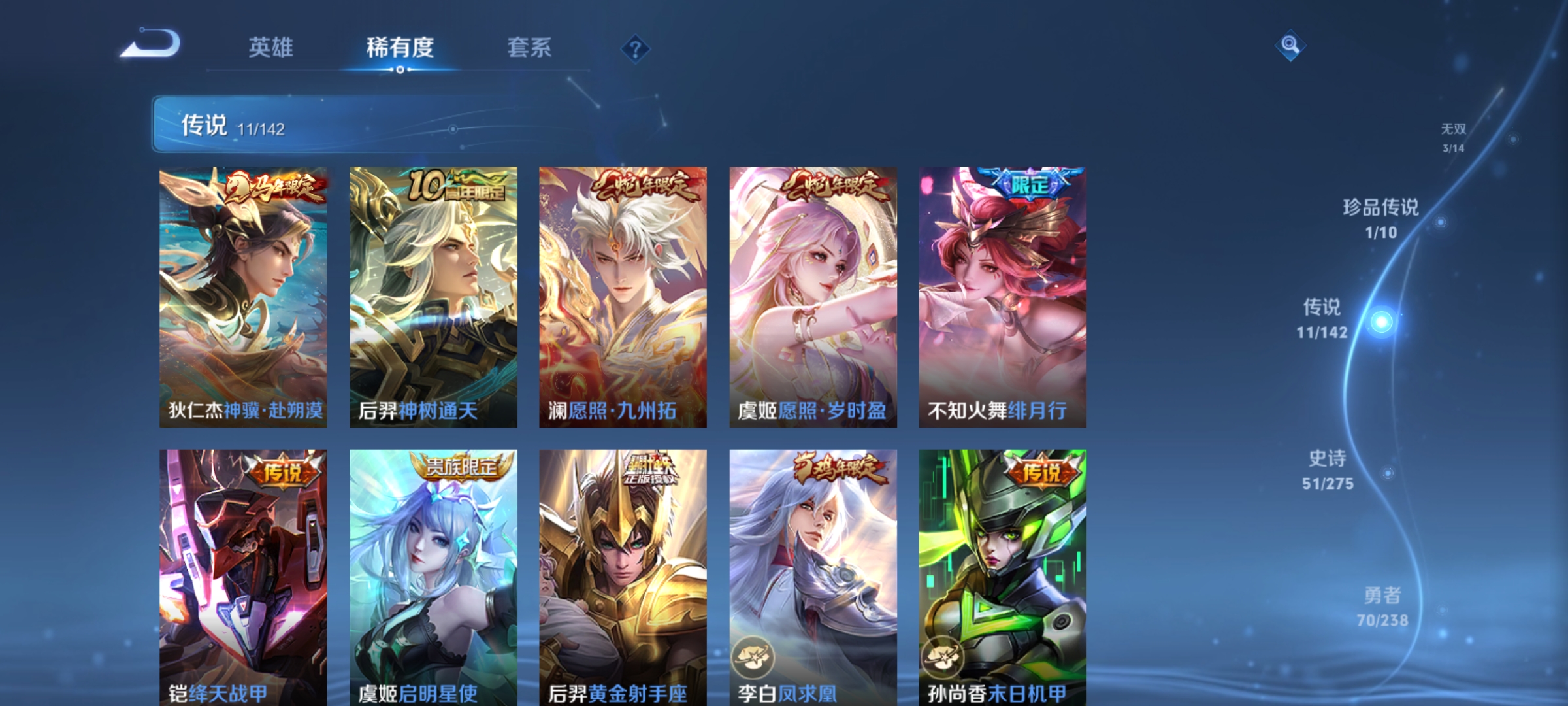Click the lotus badge on 李白 凤求凰 card
Viewport: 1568px width, 706px height.
[753, 658]
